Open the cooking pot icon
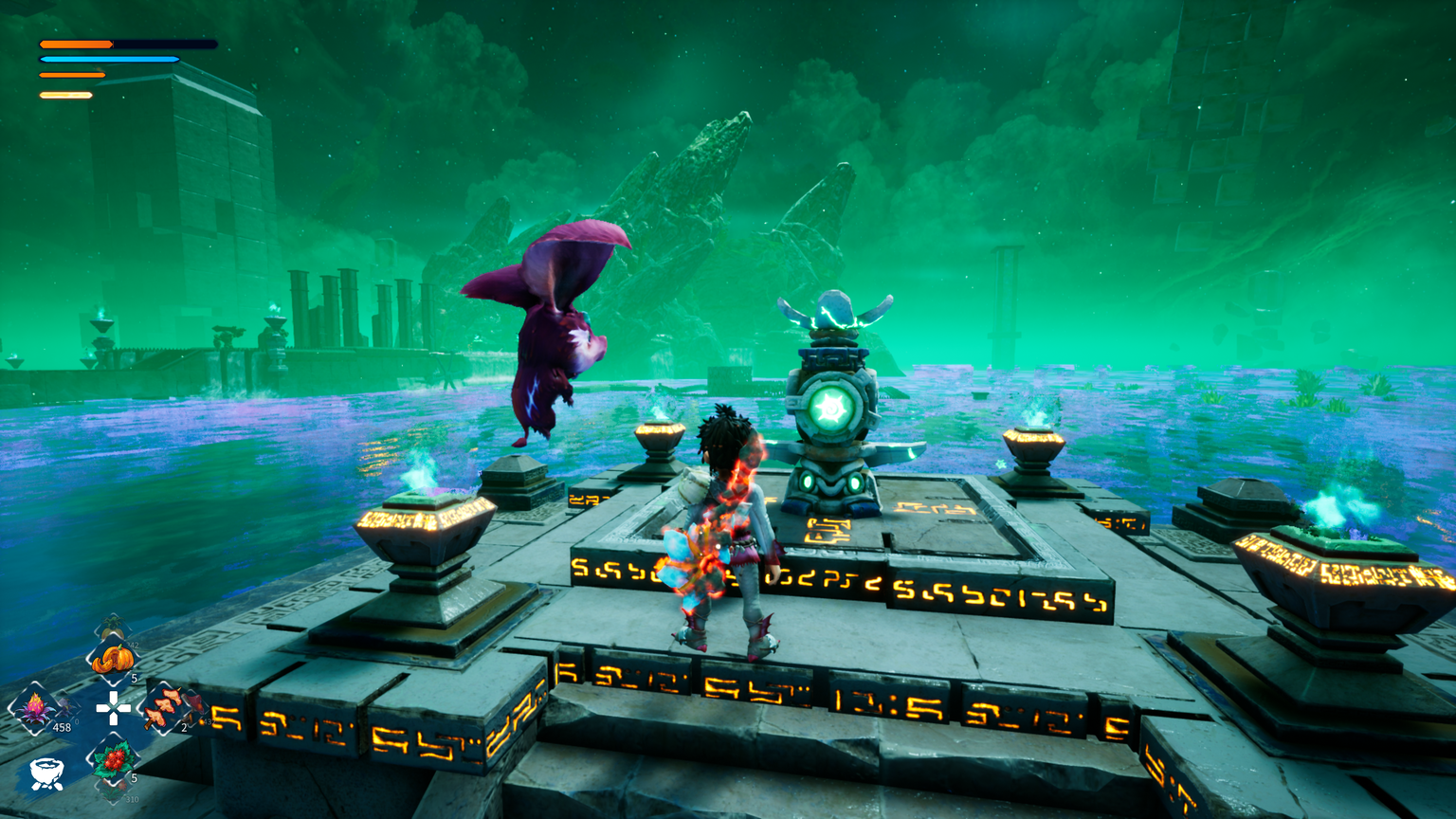1456x819 pixels. [x=45, y=773]
